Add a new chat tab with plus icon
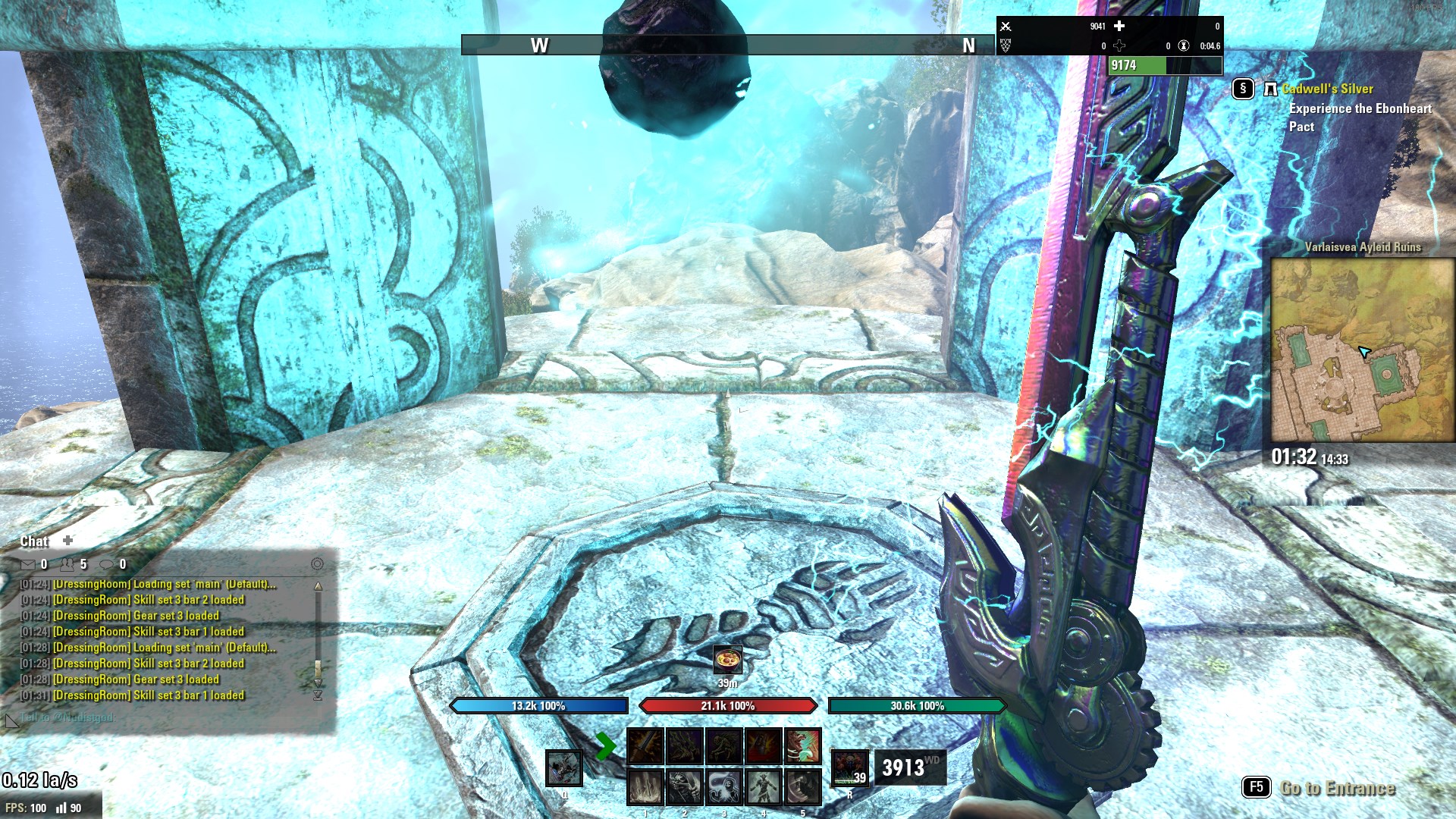The image size is (1456, 819). 68,540
